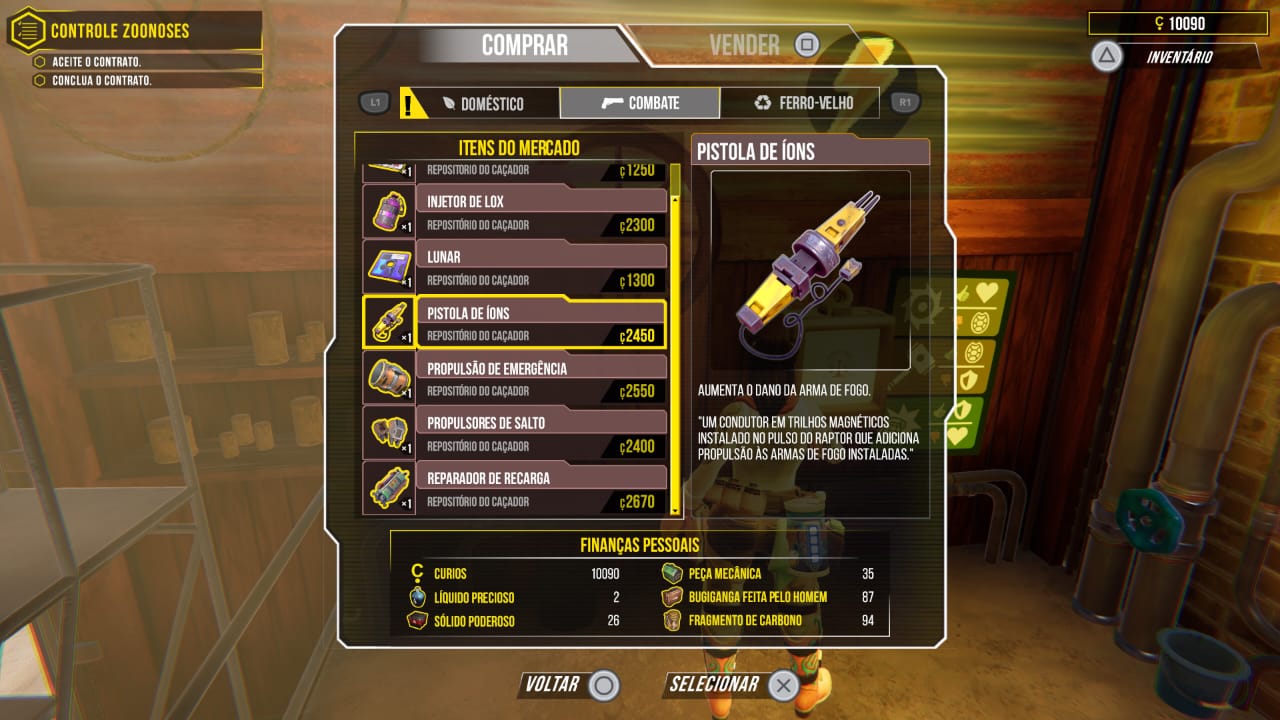Click the Propulsão de Emergência item icon

coord(388,378)
